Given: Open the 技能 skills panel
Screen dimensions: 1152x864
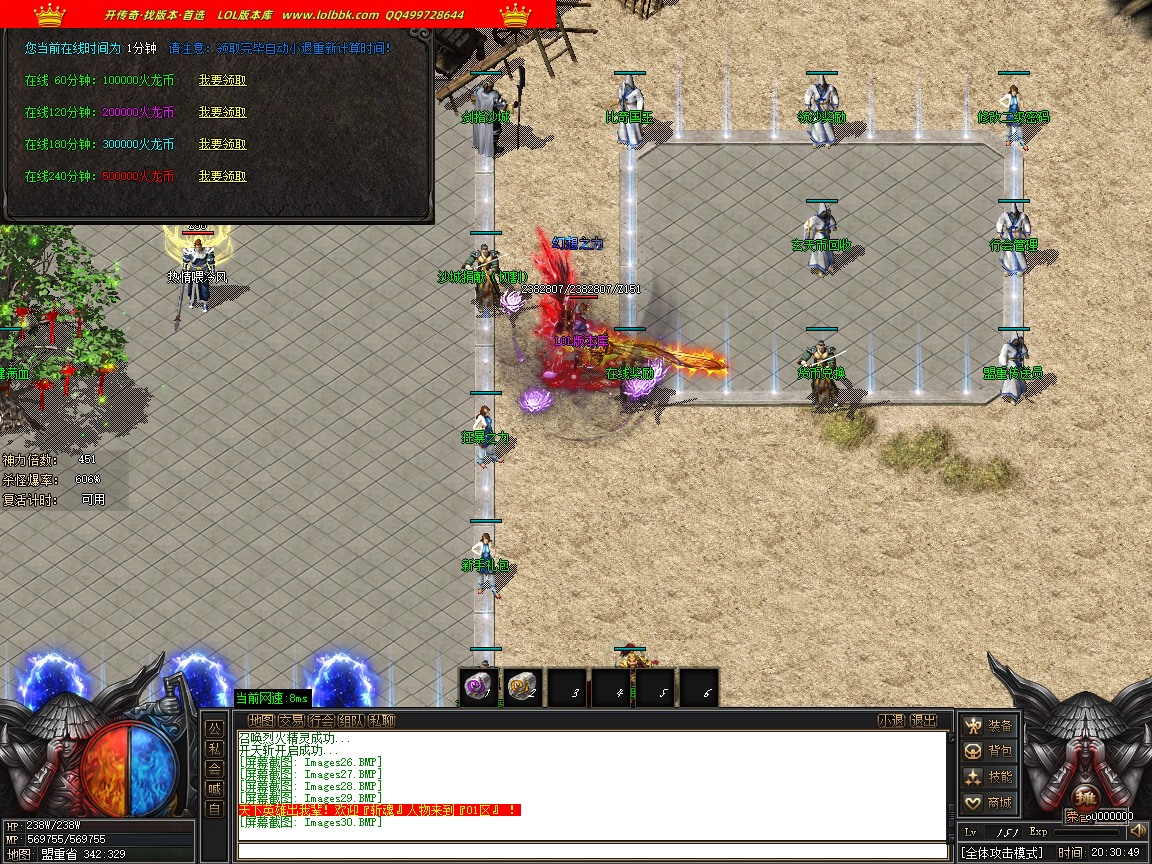Looking at the screenshot, I should [x=989, y=777].
